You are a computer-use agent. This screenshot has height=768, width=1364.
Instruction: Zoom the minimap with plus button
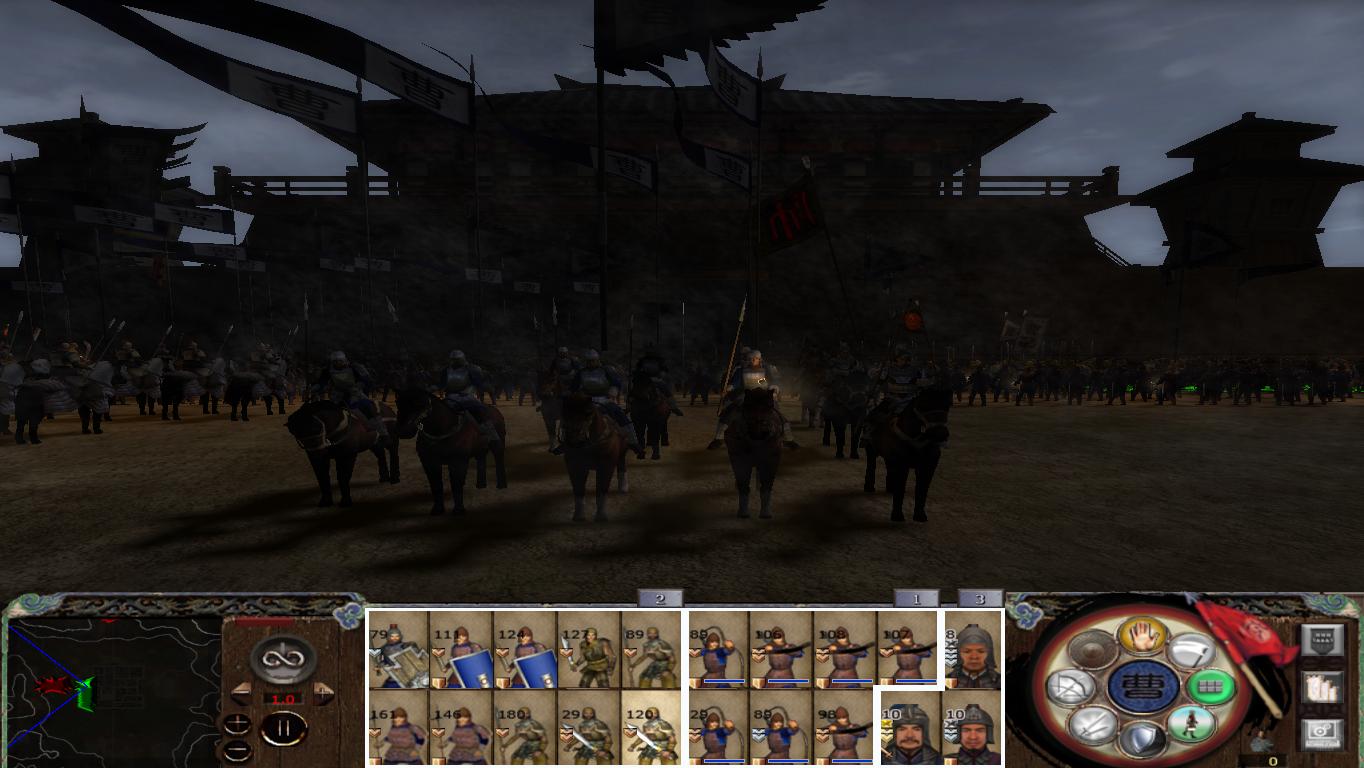pos(238,724)
